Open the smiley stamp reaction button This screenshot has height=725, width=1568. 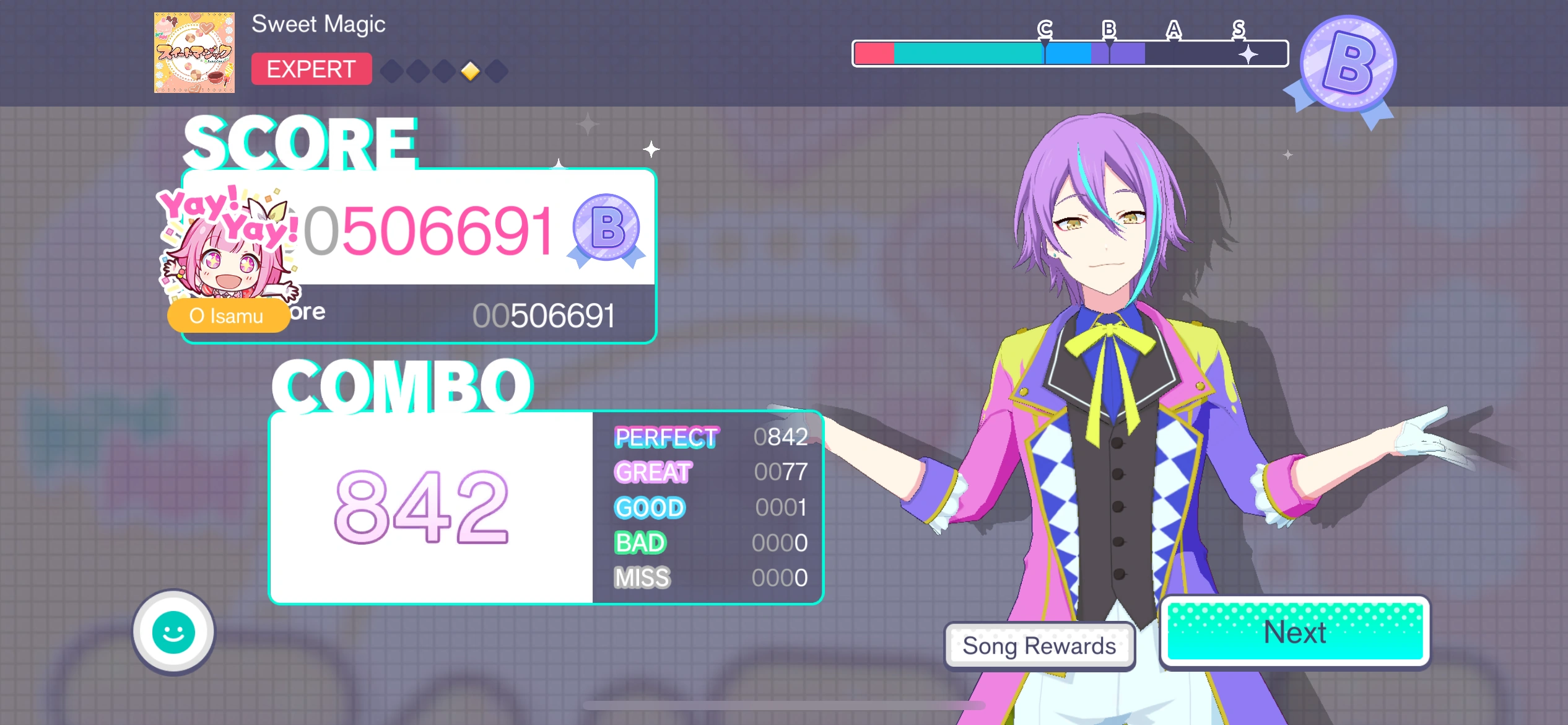[x=173, y=632]
